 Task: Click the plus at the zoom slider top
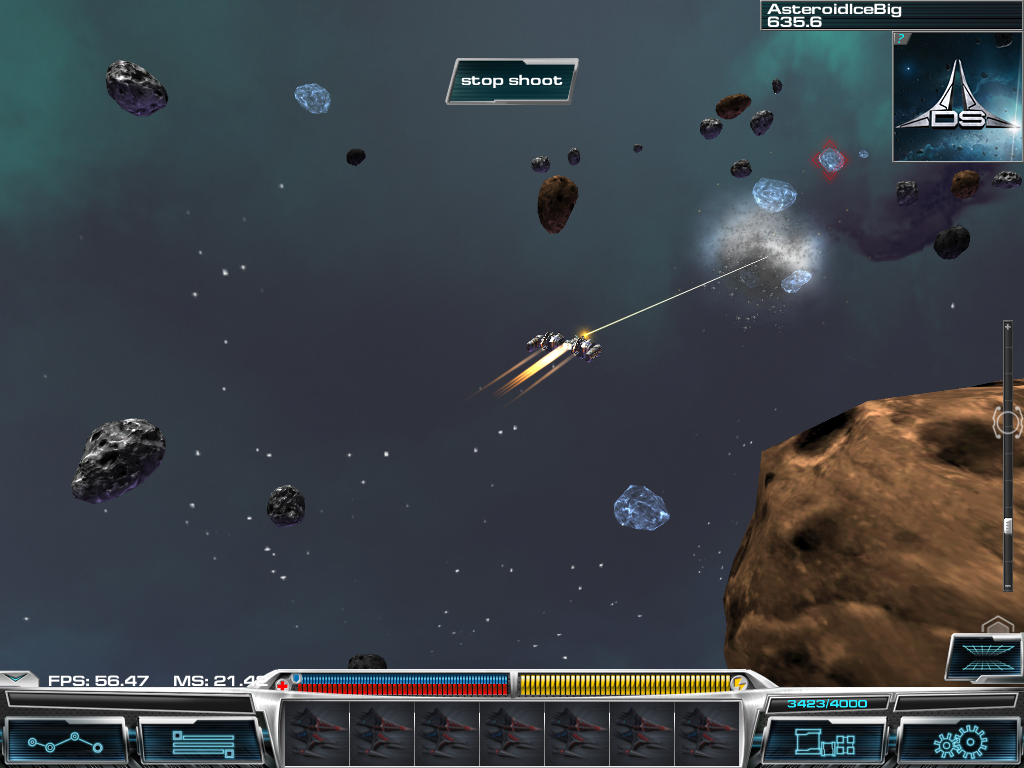coord(1007,327)
